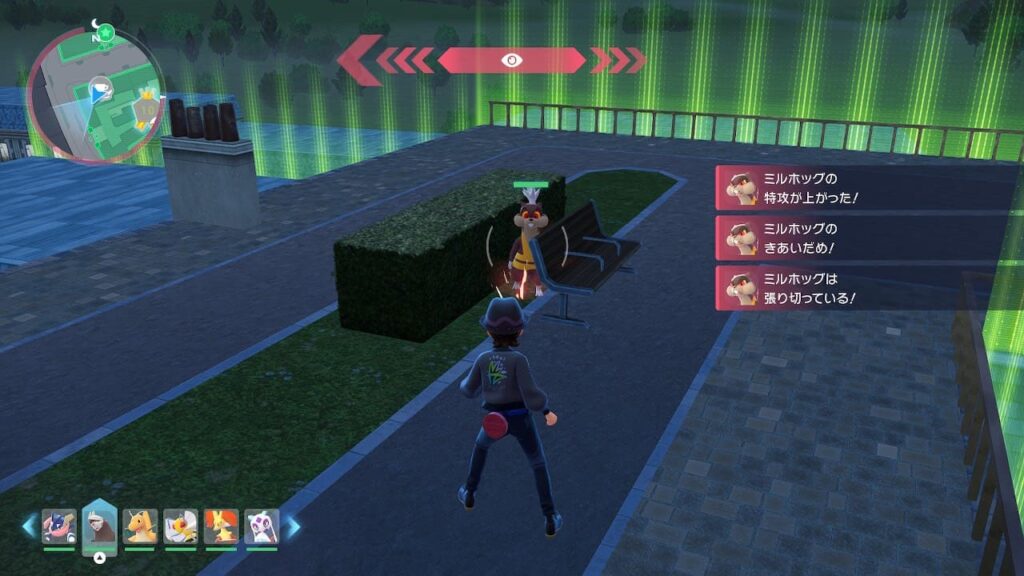
Task: Open the circular minimap
Action: click(x=96, y=95)
